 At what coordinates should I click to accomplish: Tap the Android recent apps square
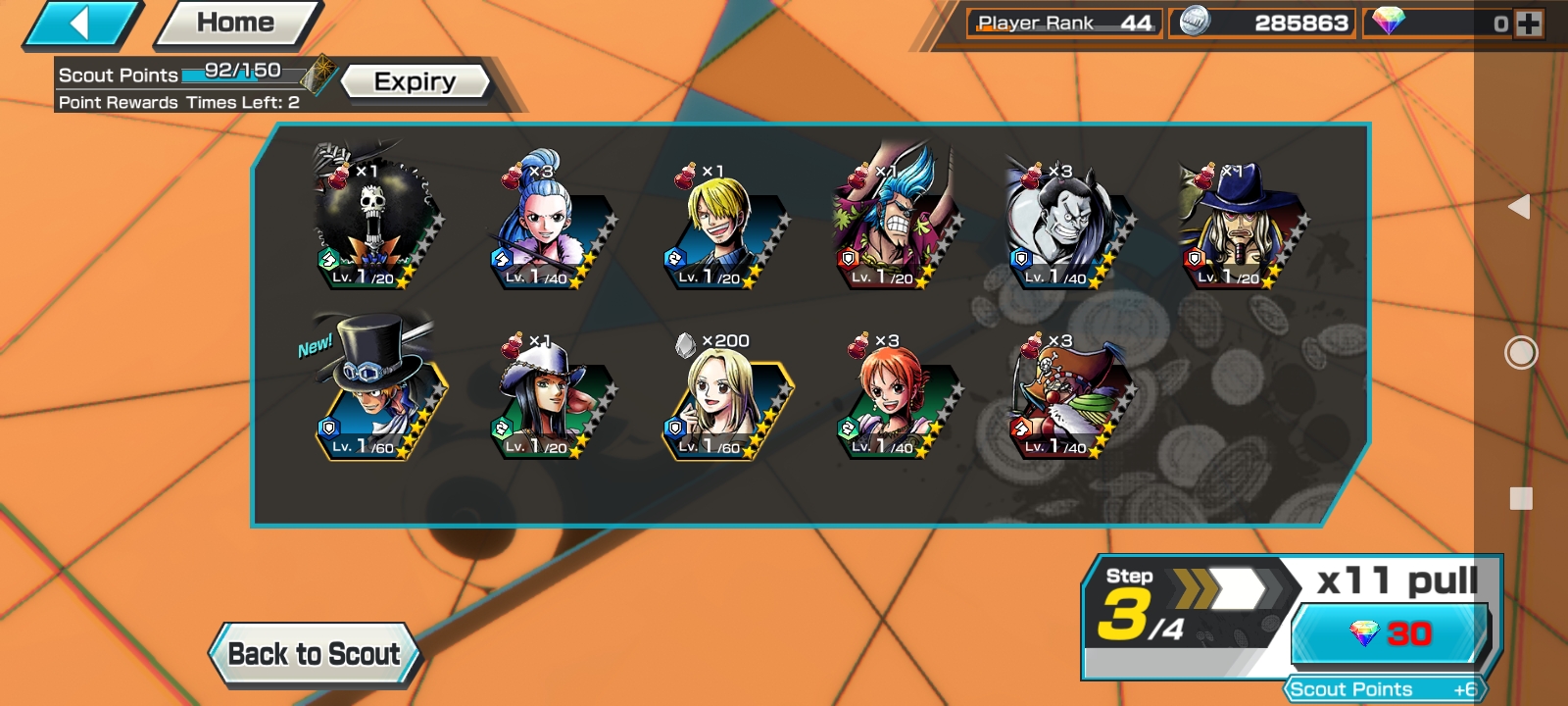1521,498
